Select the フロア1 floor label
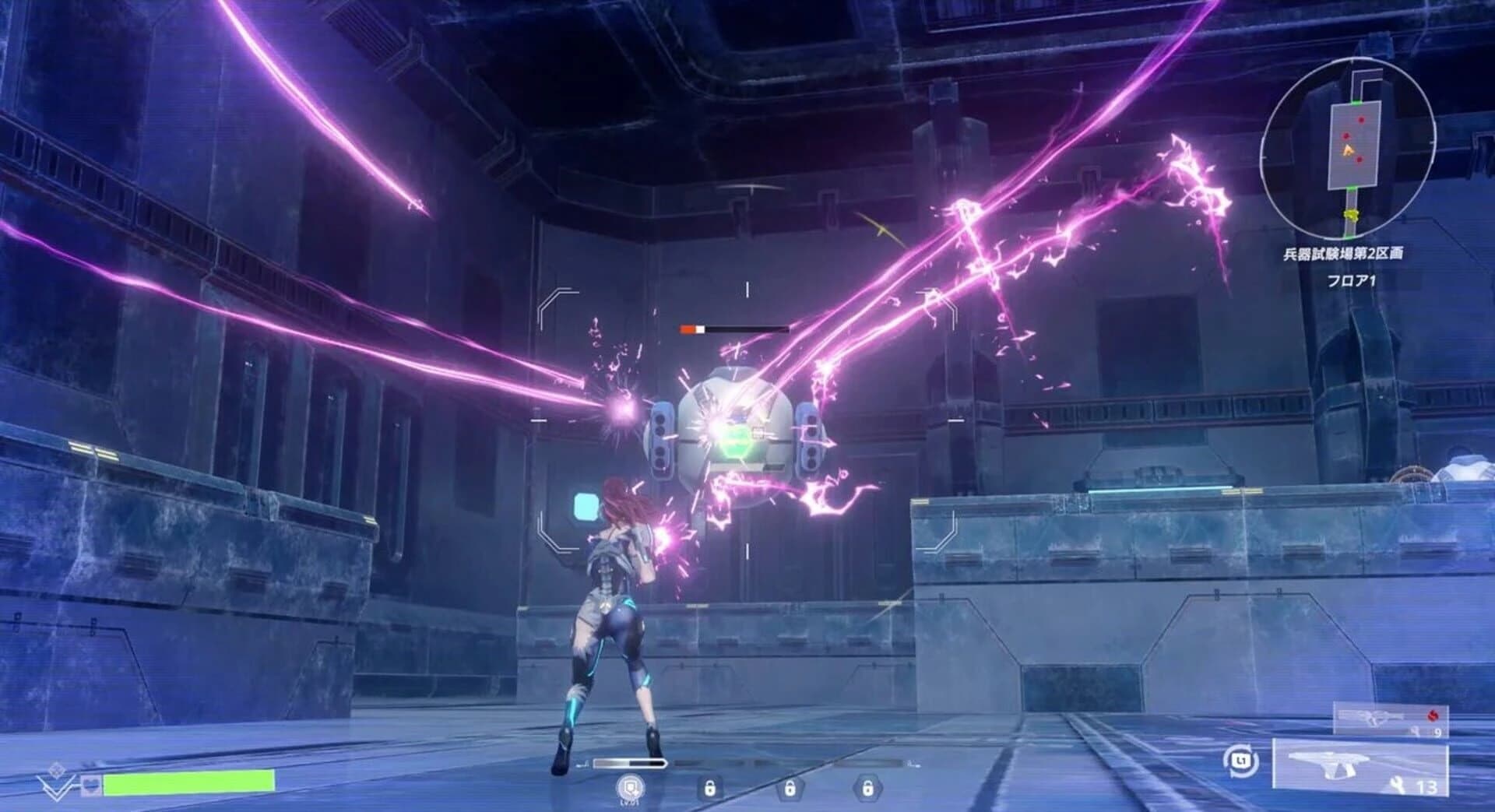This screenshot has width=1495, height=812. pos(1353,279)
